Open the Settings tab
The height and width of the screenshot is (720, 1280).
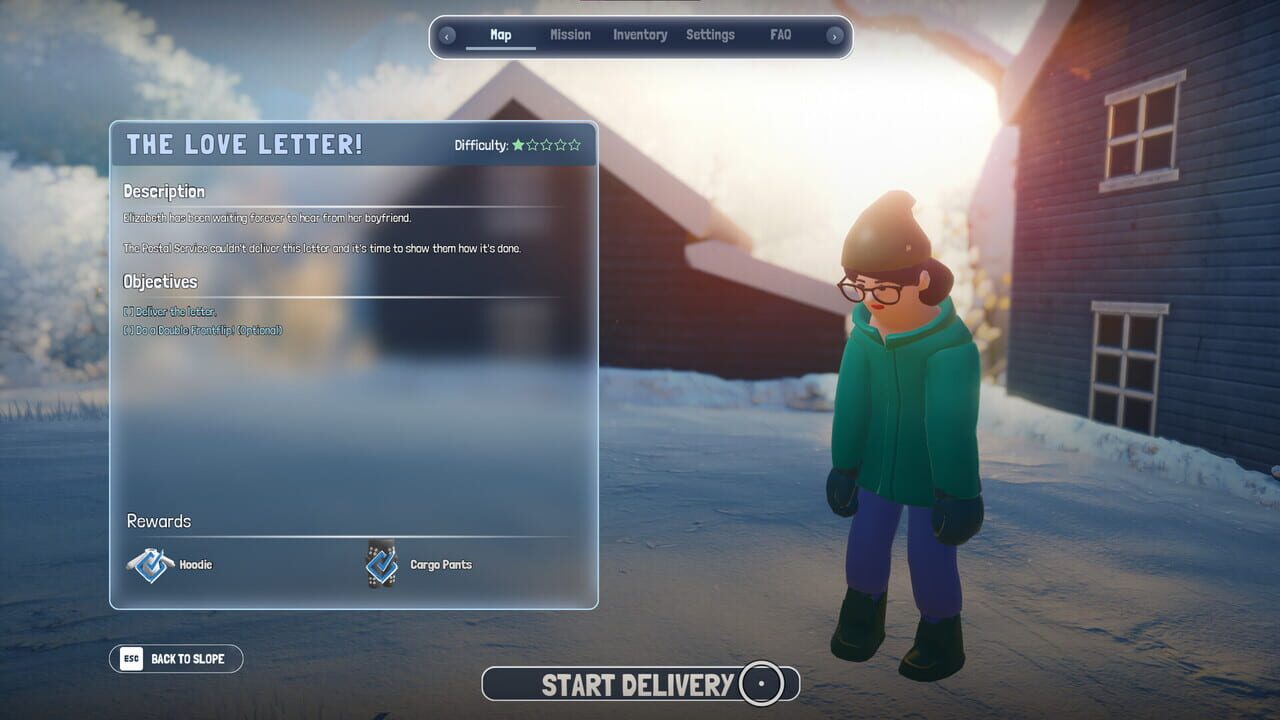710,35
